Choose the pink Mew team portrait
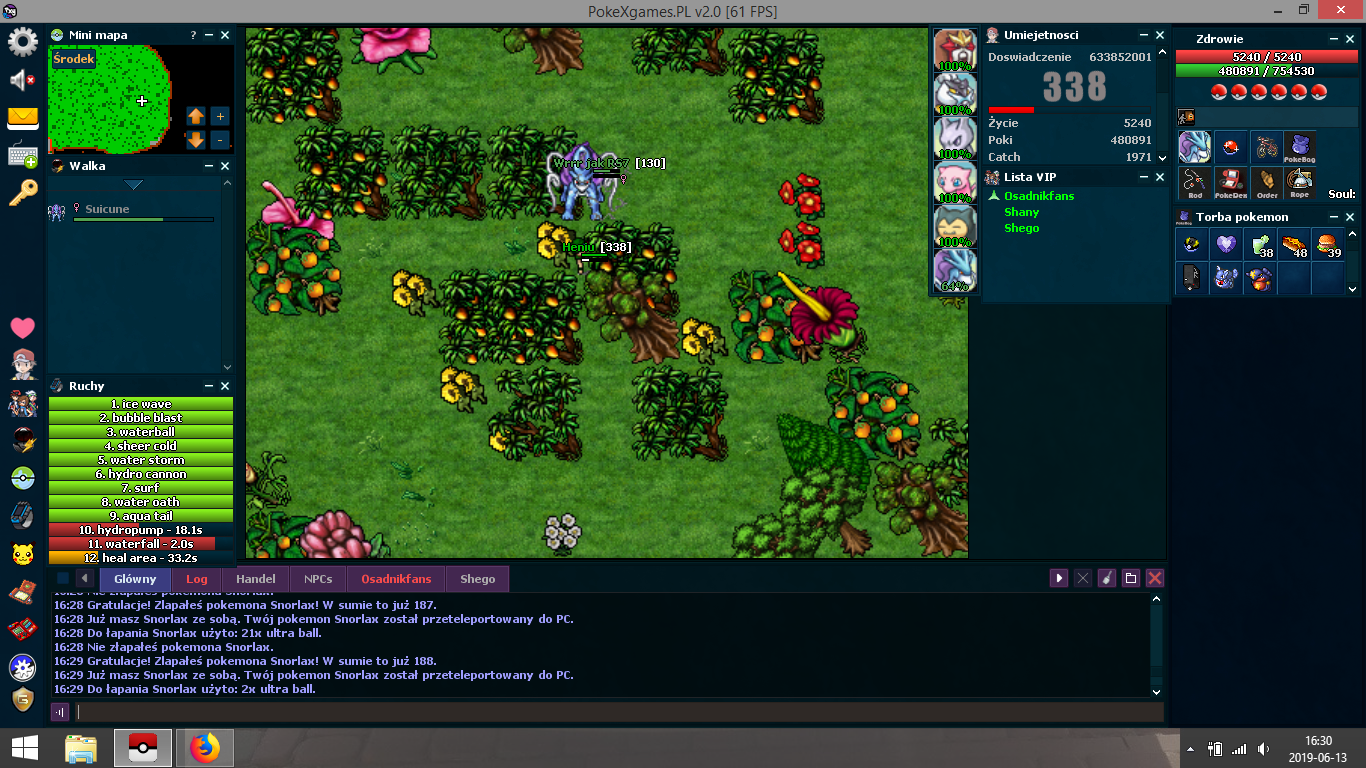Viewport: 1366px width, 768px height. click(955, 182)
